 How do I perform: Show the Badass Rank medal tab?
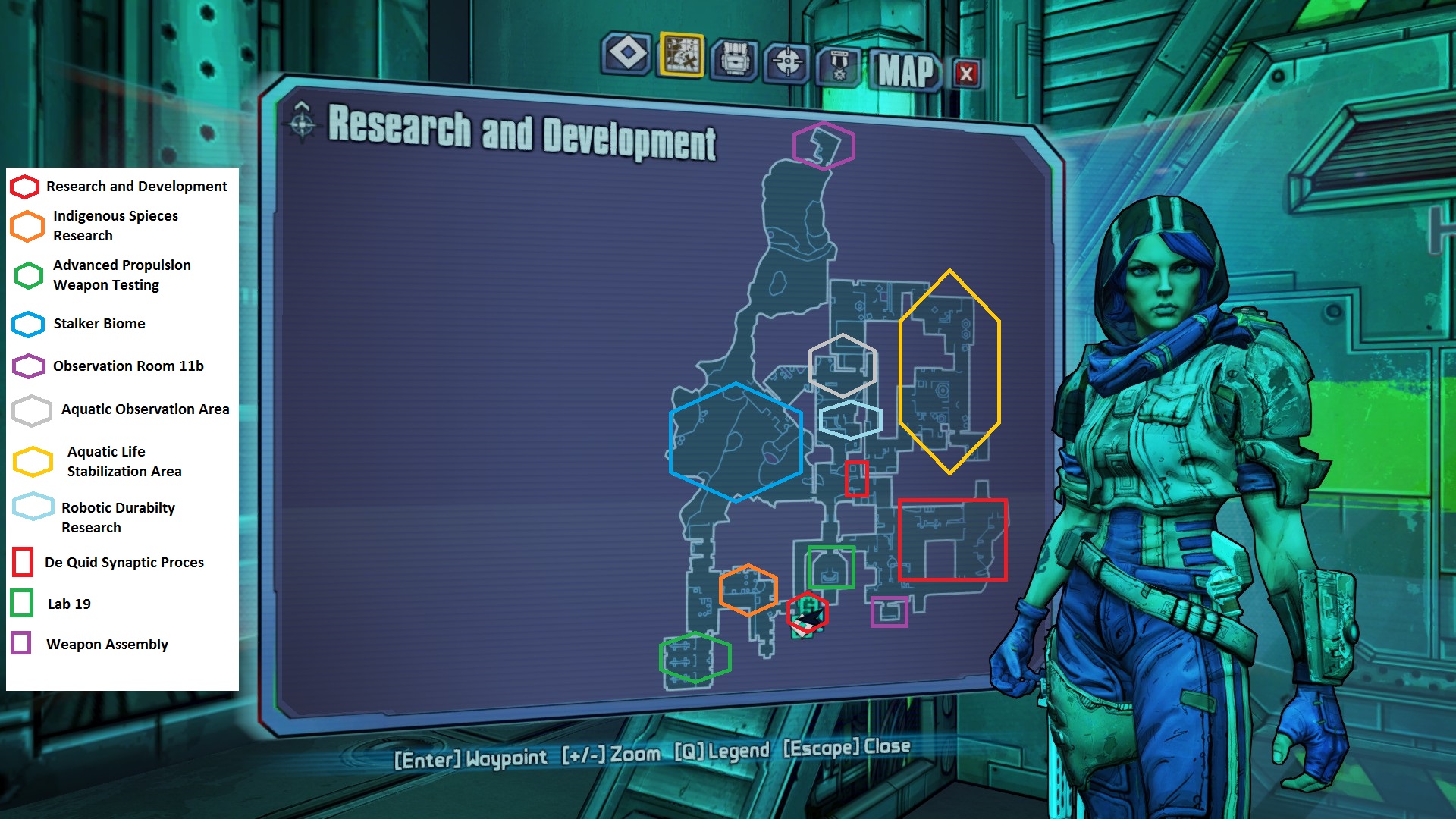tap(839, 66)
